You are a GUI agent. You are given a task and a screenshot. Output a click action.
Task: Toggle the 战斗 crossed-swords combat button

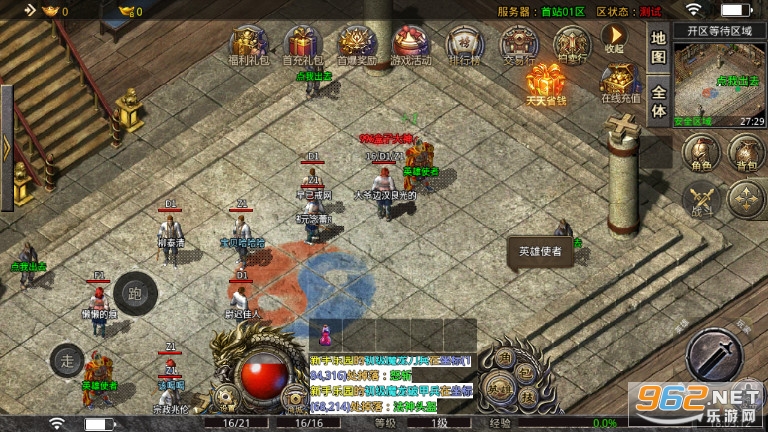pos(700,199)
